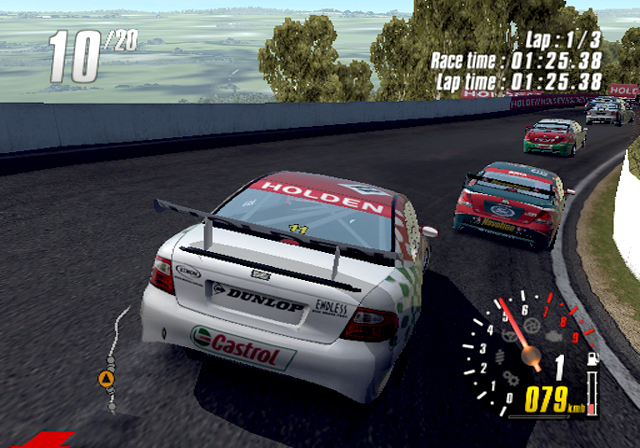Select the orange player marker on minimap
Screen dimensions: 640x448
coord(105,378)
